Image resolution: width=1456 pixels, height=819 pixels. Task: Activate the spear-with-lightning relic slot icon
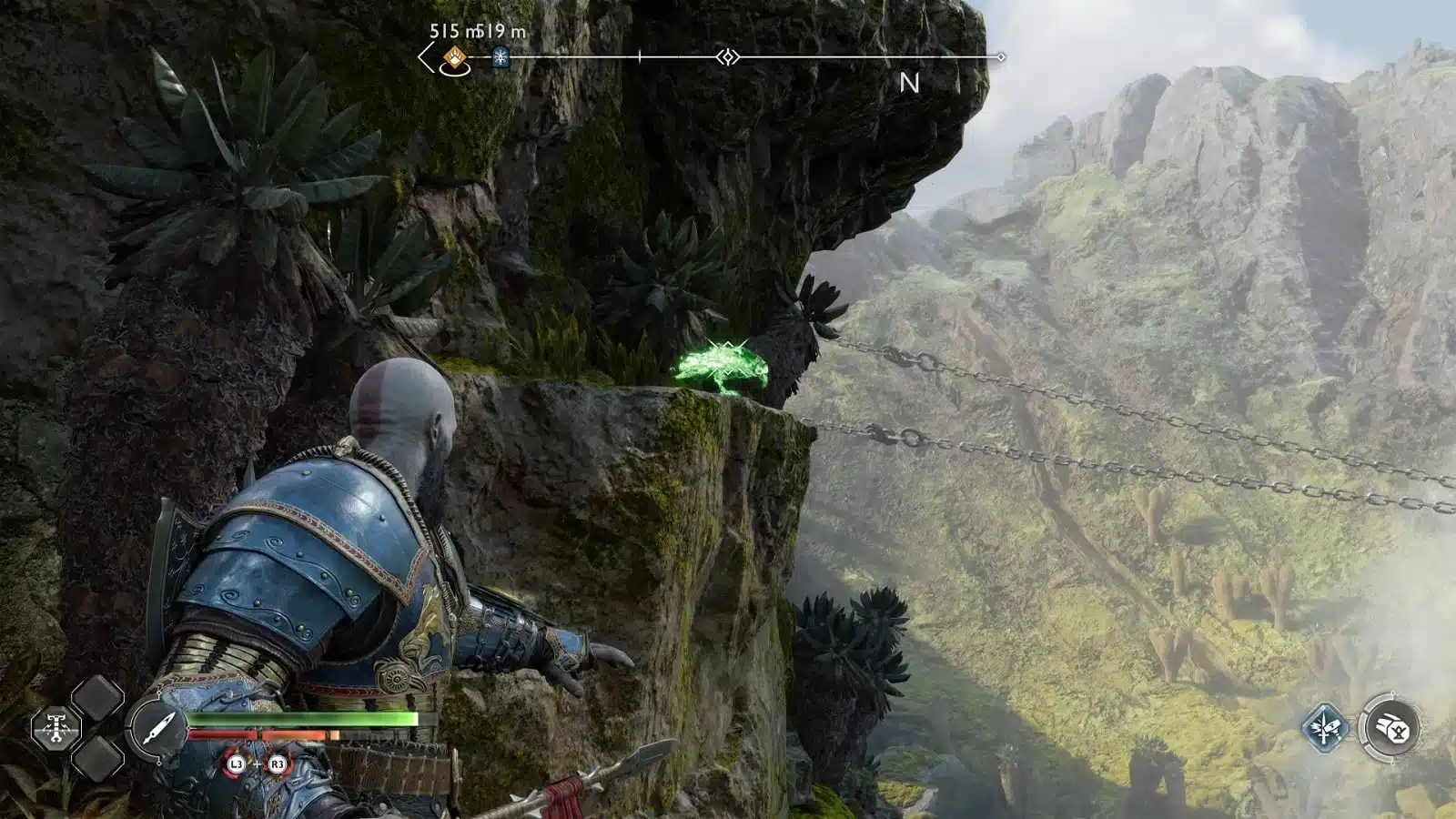[x=56, y=728]
